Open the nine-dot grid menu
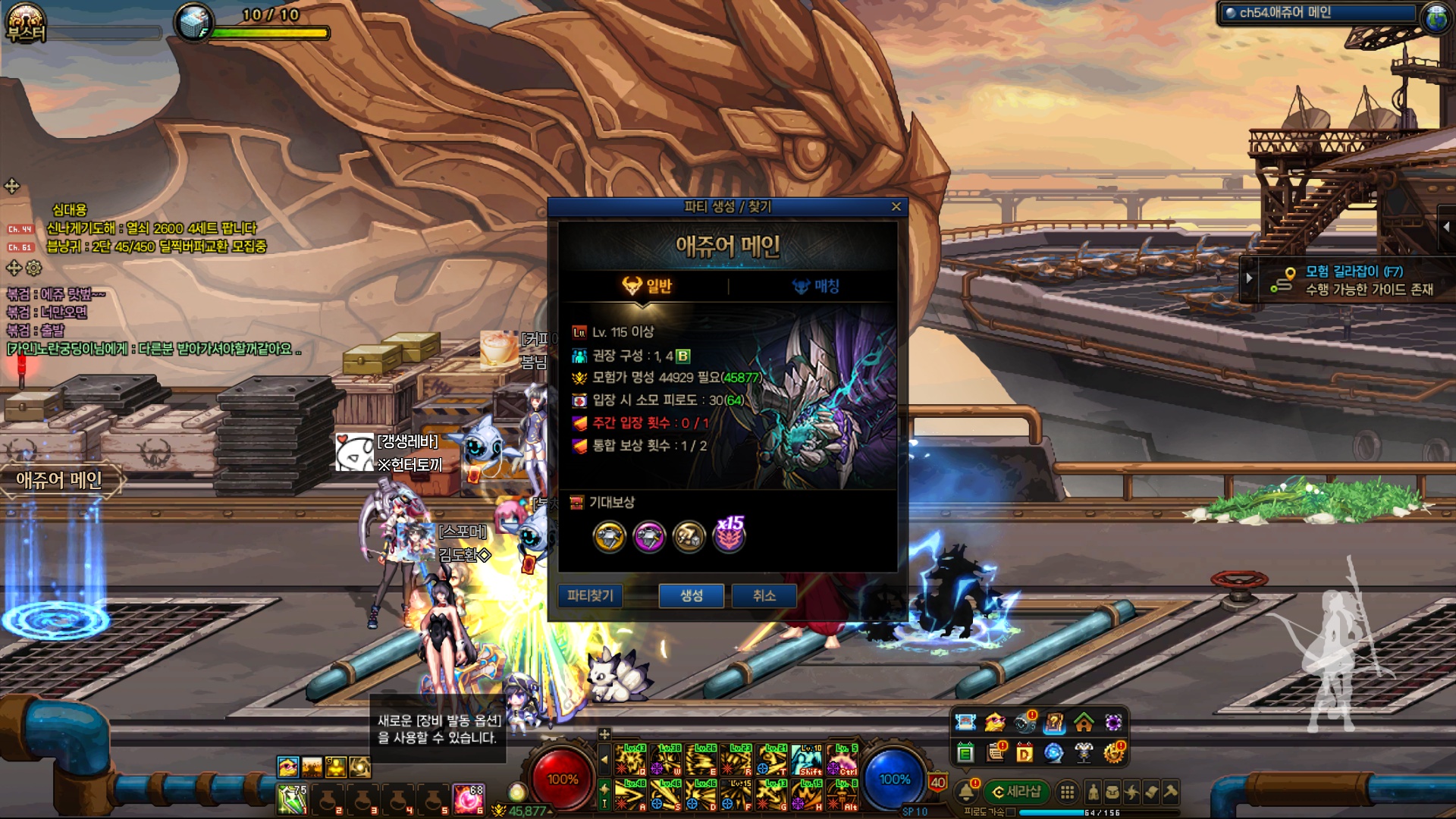 [x=1067, y=792]
